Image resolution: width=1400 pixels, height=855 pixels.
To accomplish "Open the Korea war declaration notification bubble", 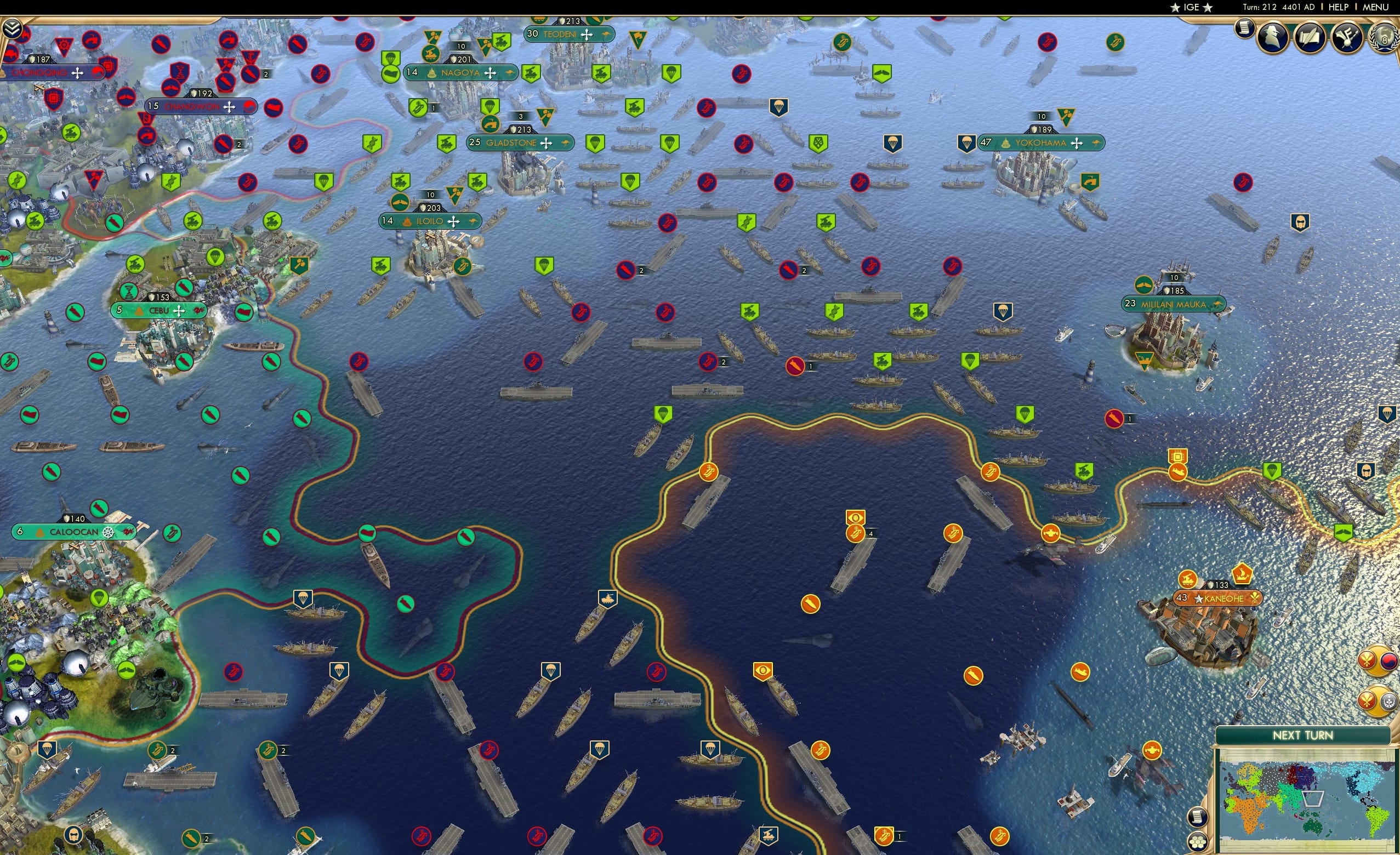I will tap(1378, 661).
